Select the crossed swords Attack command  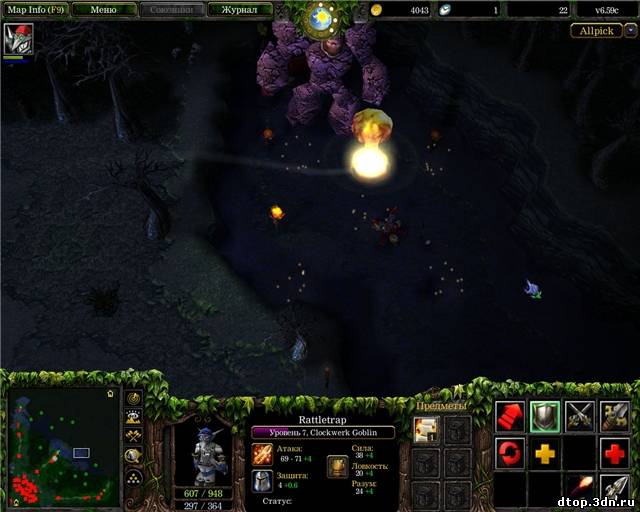point(580,416)
